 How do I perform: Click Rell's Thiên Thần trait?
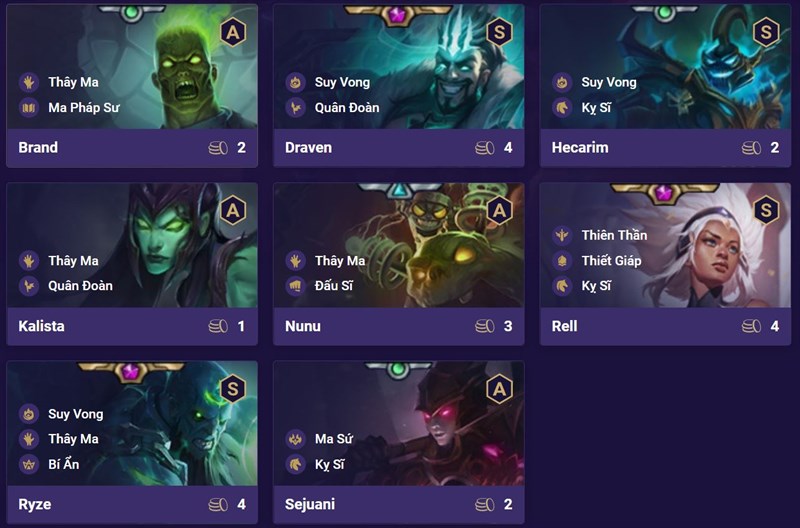click(614, 236)
